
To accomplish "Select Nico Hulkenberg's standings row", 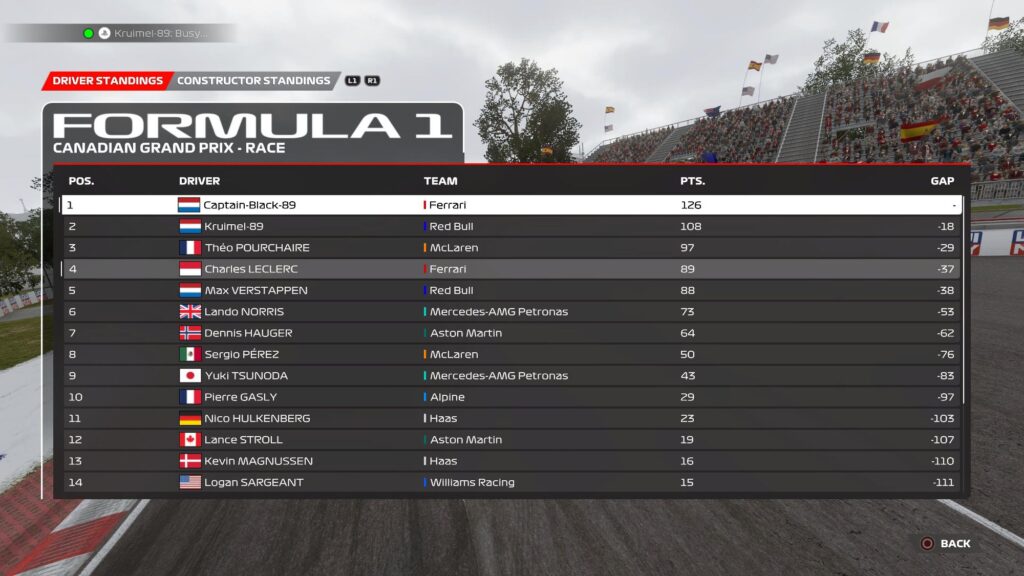I will point(510,418).
